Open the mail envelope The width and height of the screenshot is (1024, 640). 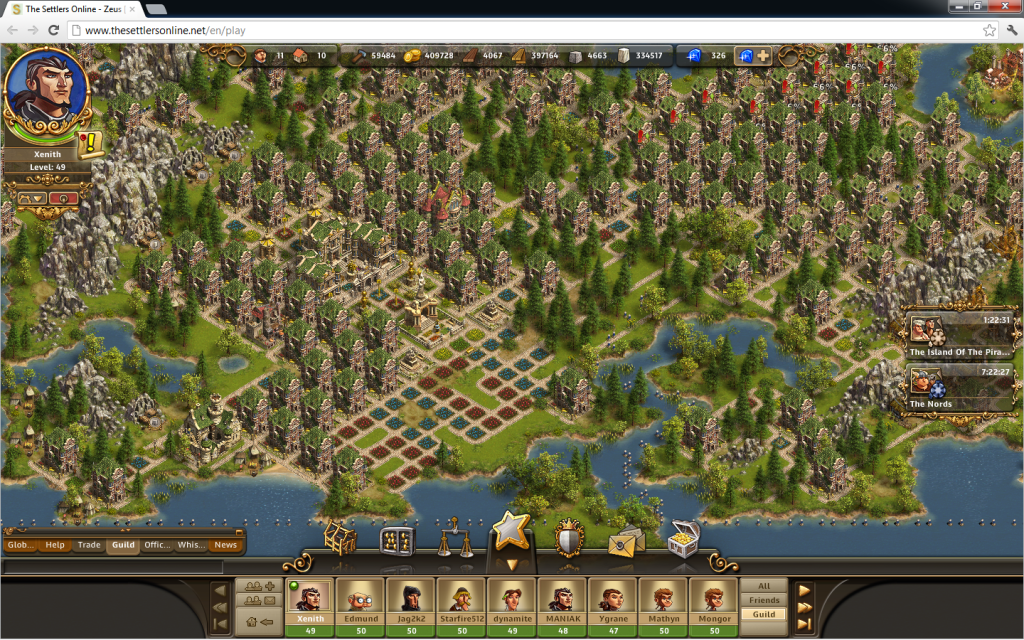coord(627,541)
